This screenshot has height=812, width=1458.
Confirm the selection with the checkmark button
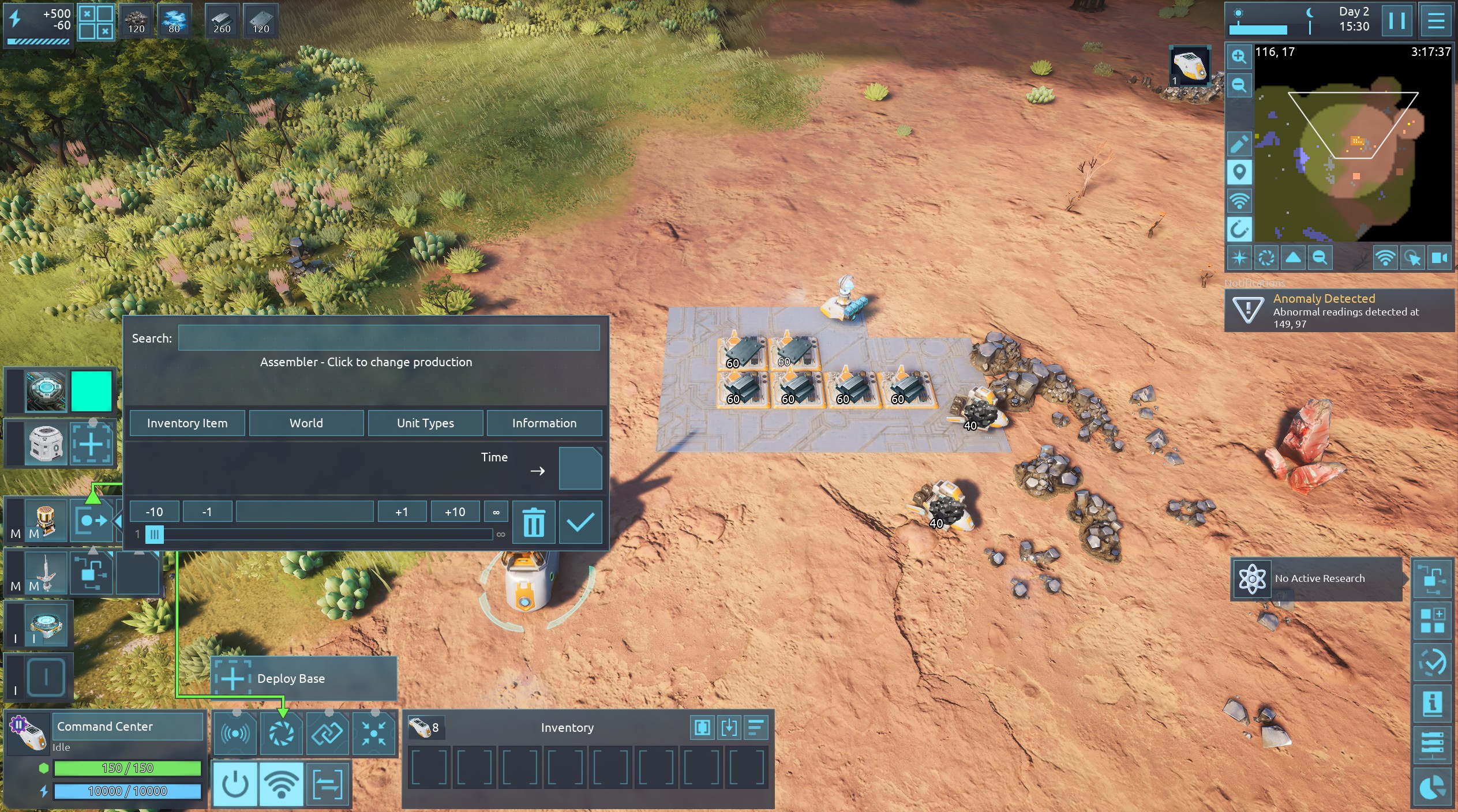point(580,522)
